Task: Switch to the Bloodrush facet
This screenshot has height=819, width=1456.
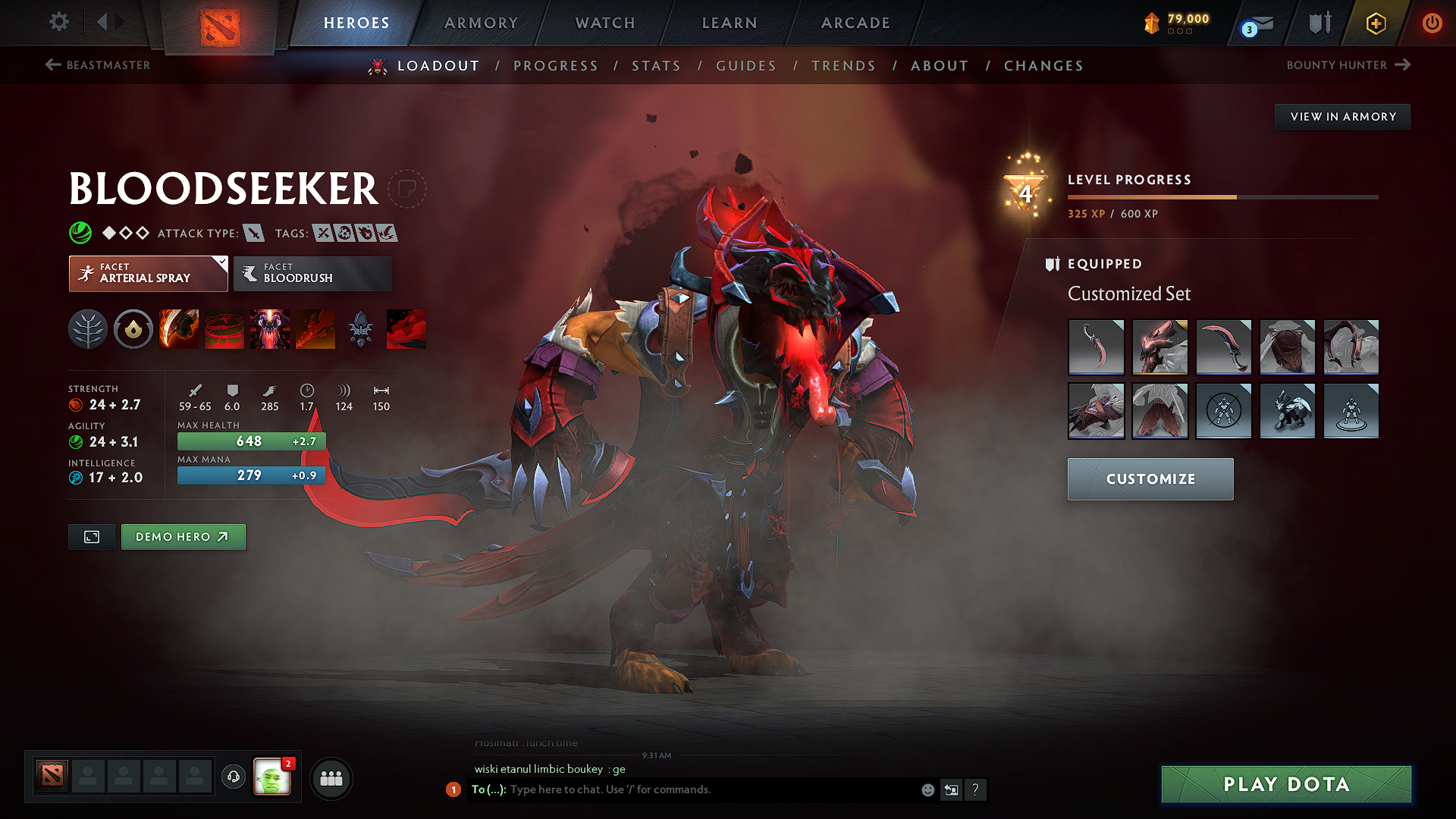Action: 311,273
